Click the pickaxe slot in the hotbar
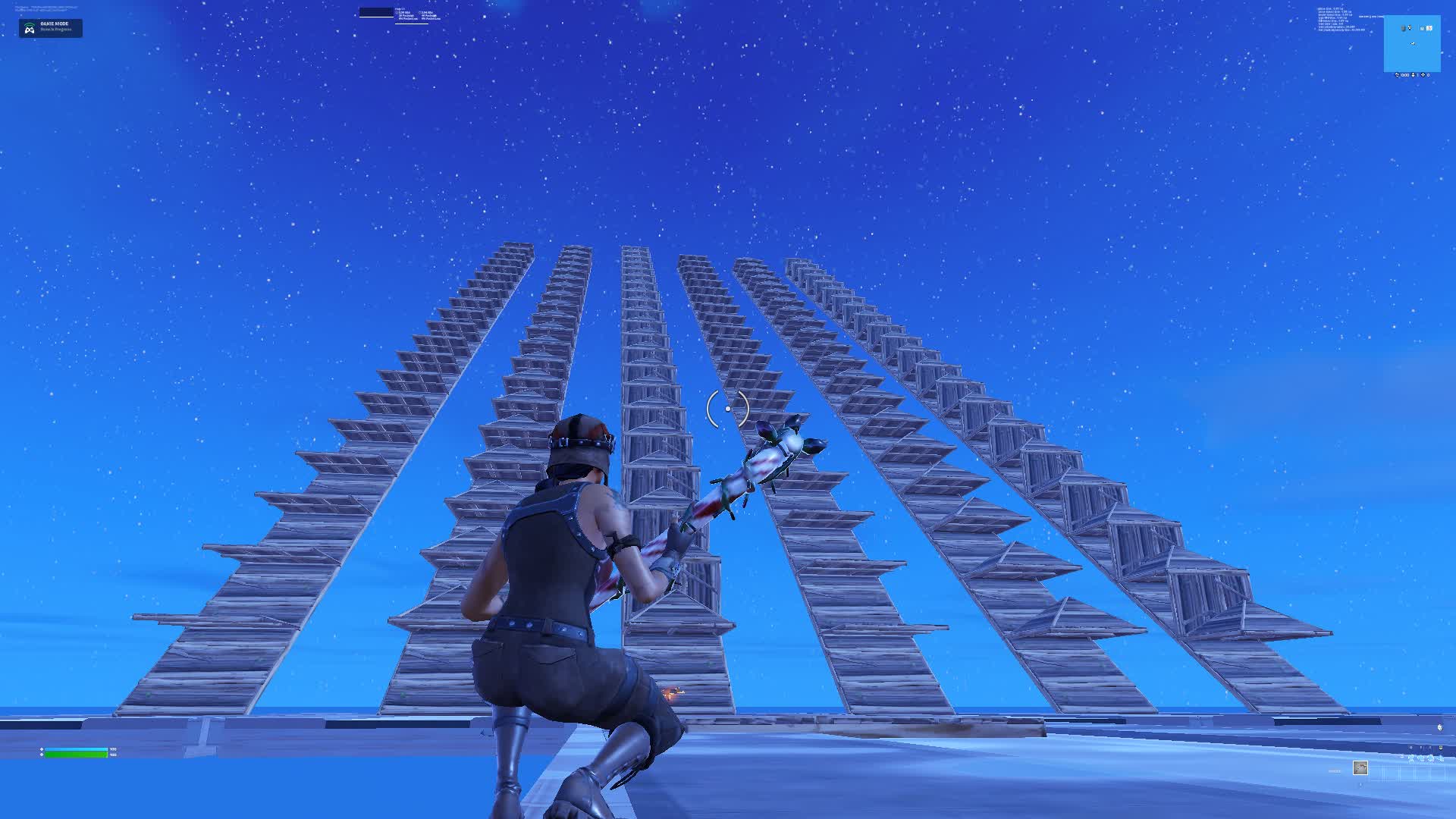The height and width of the screenshot is (819, 1456). tap(1360, 767)
